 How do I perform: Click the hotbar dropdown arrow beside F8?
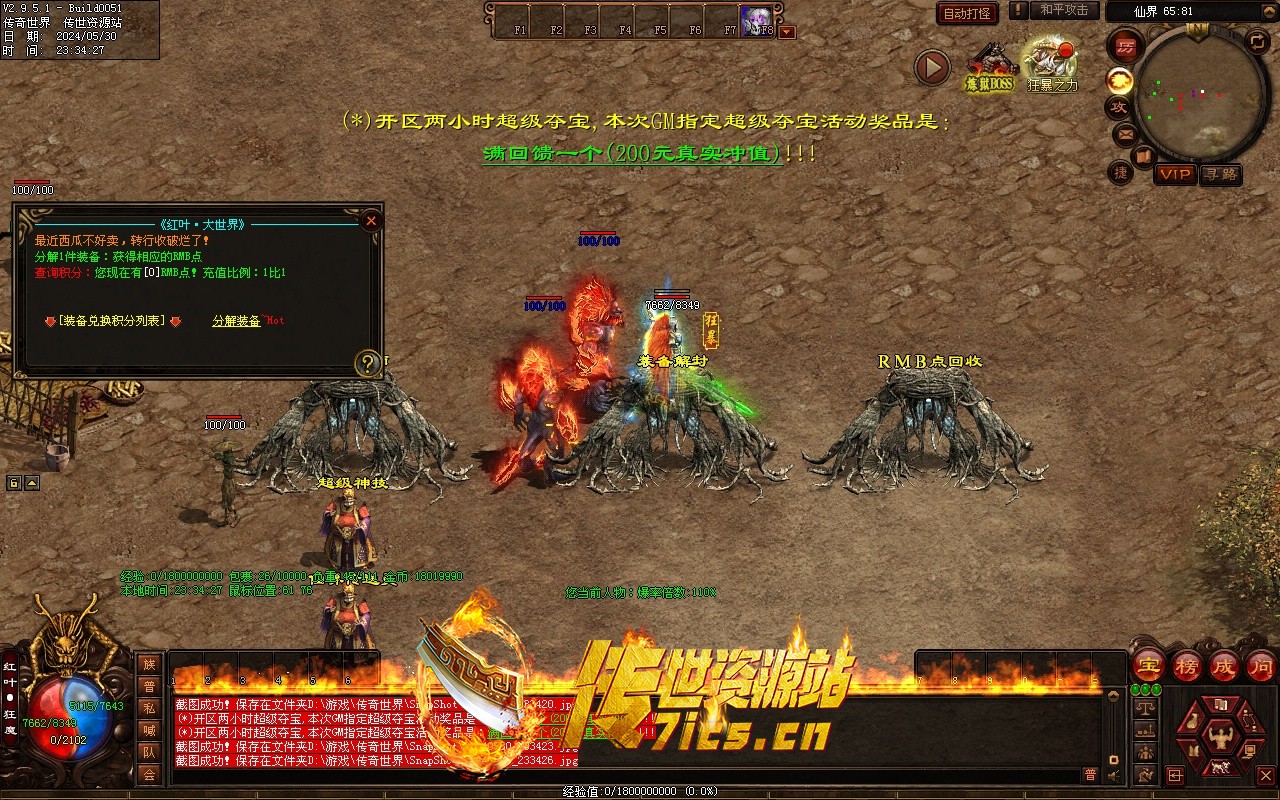(x=787, y=32)
